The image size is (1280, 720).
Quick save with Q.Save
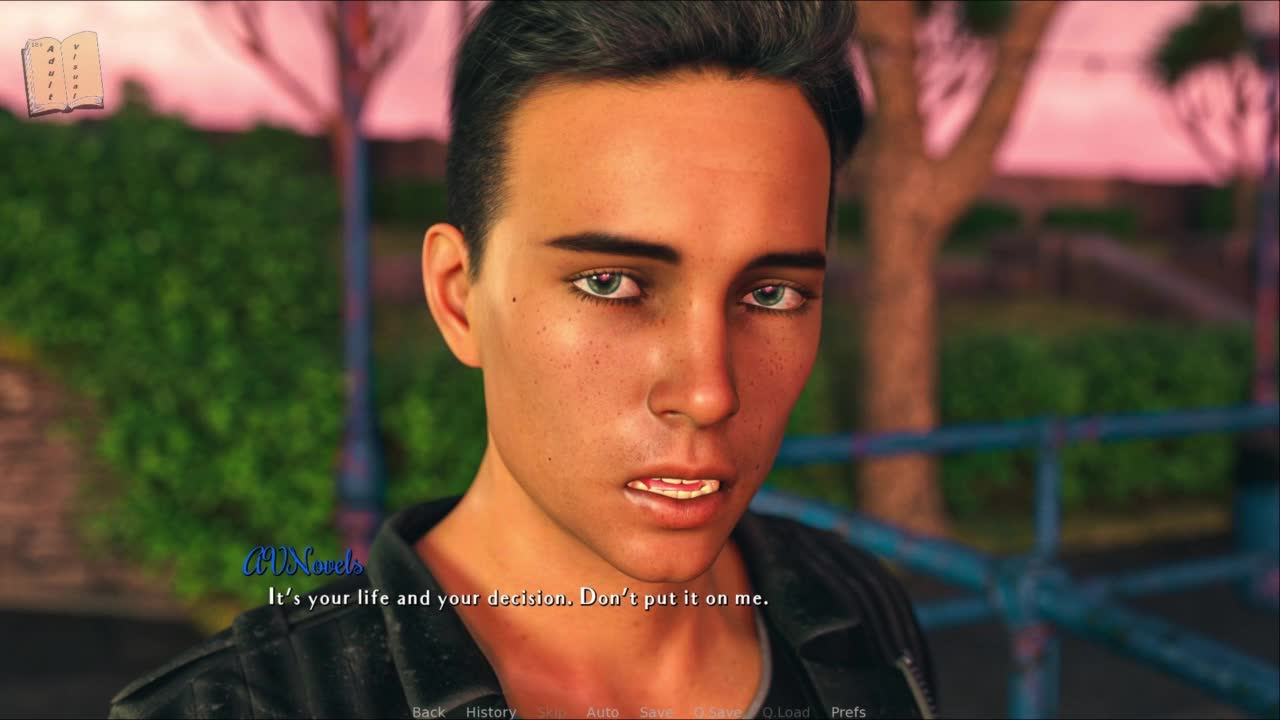tap(717, 712)
